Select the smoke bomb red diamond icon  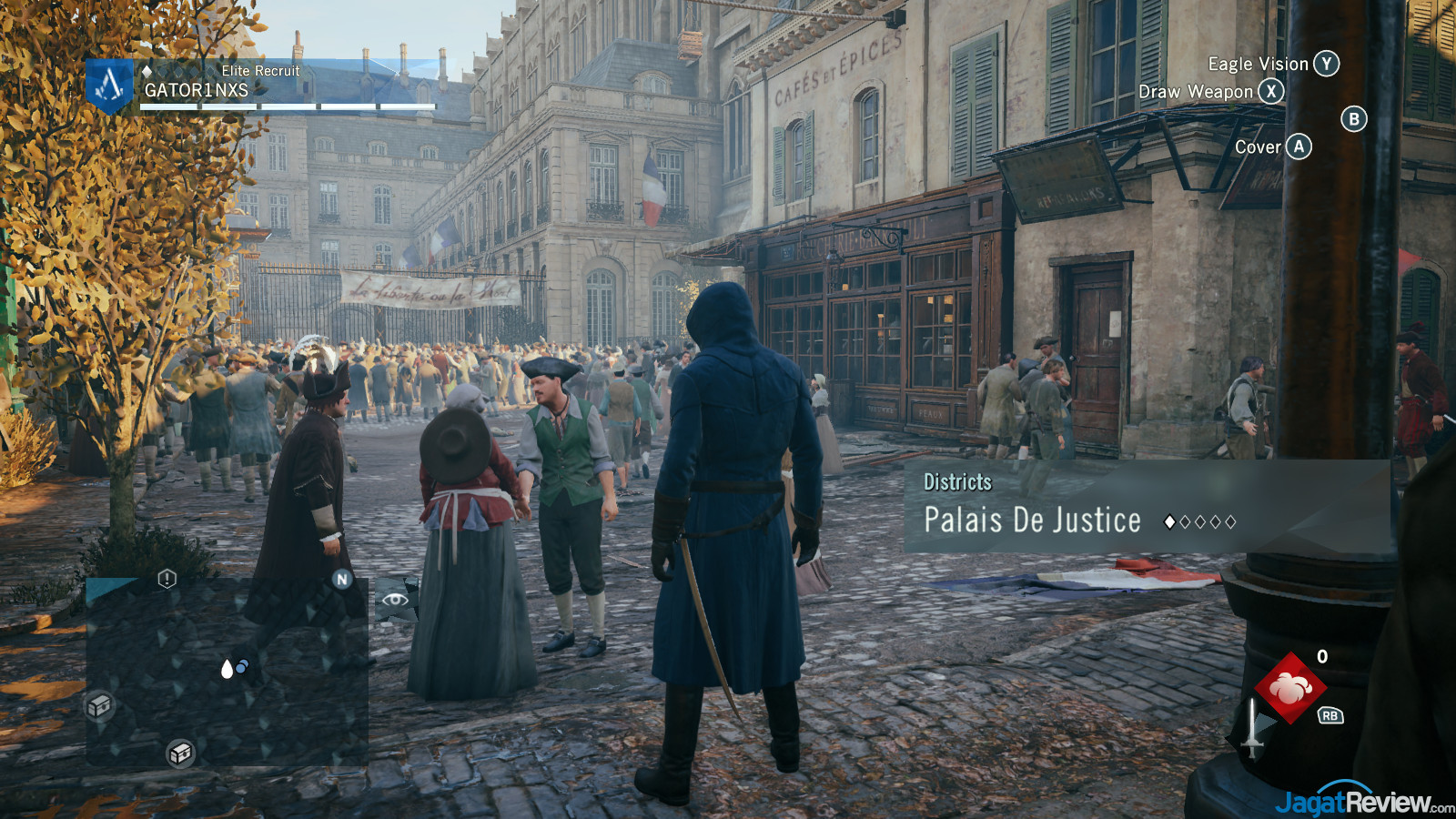(x=1289, y=688)
